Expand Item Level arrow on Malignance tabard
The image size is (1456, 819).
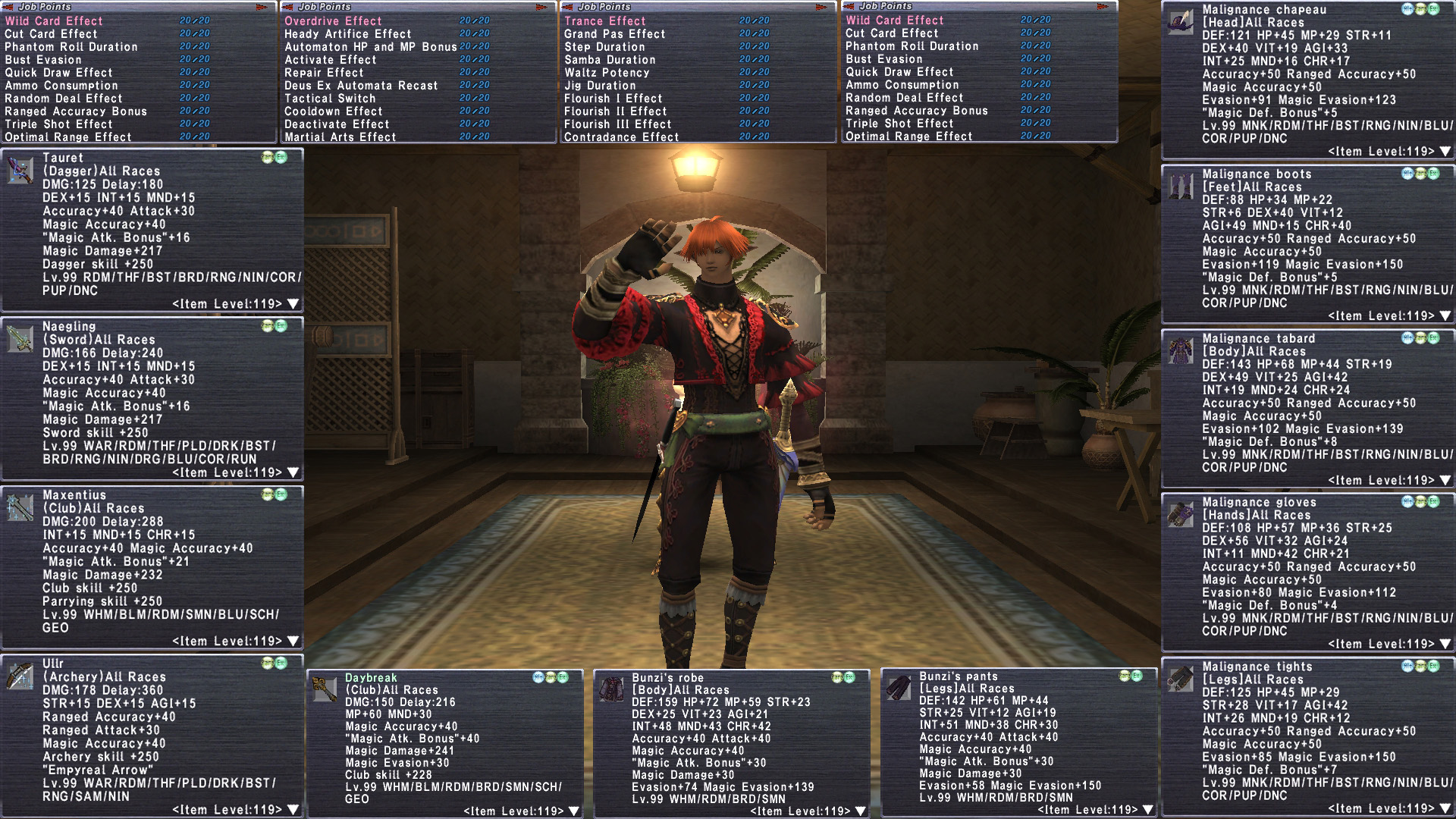[1445, 480]
